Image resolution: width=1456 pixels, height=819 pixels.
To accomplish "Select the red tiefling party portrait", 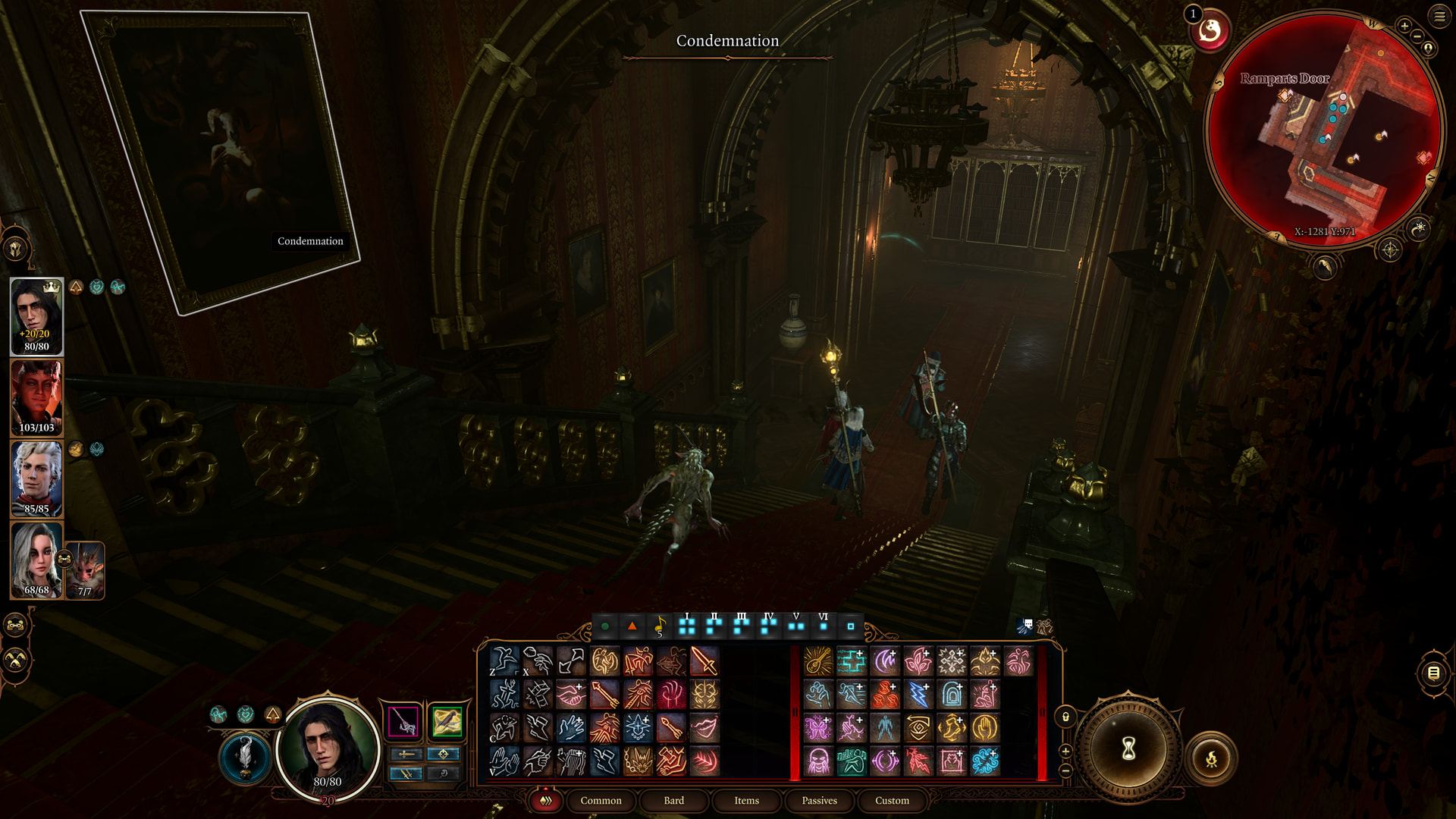I will (x=36, y=397).
